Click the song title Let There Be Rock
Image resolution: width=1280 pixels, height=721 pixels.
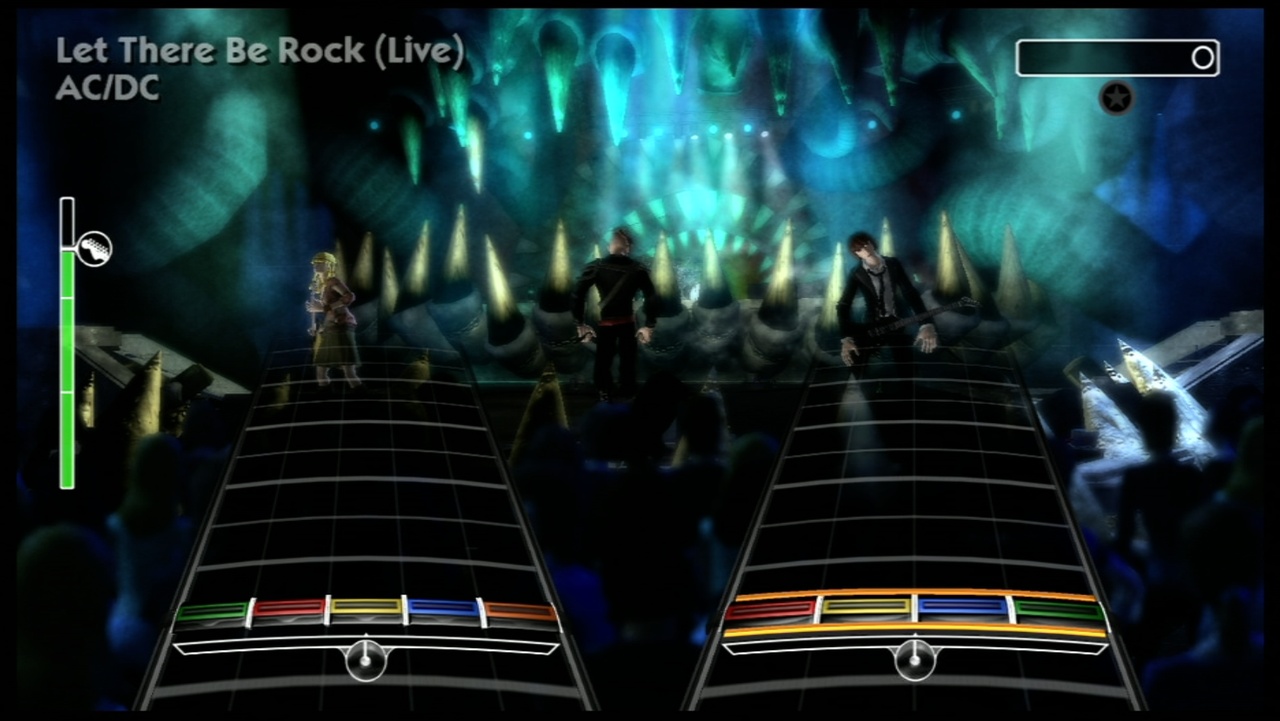coord(262,50)
